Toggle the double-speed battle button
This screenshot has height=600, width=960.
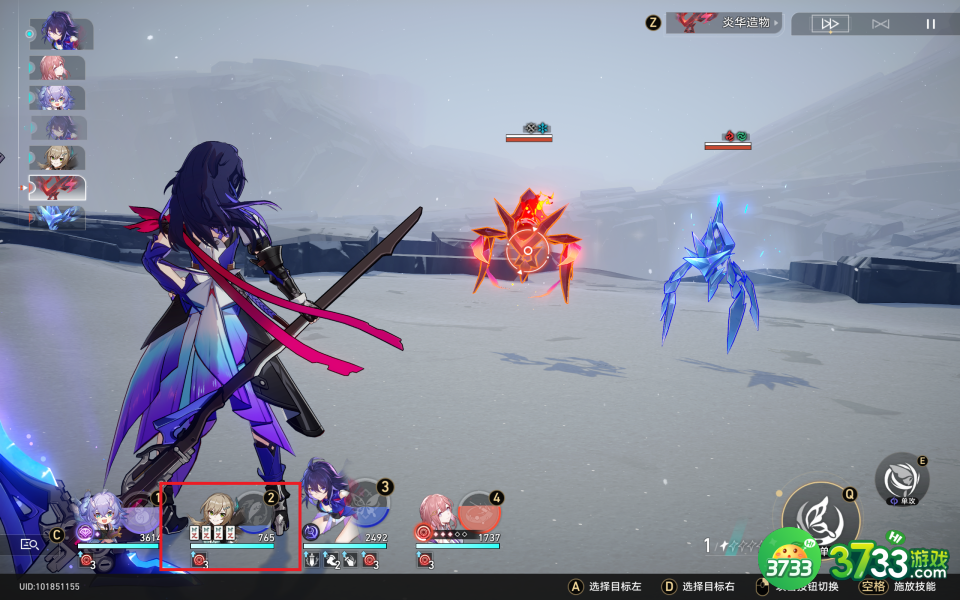[829, 24]
